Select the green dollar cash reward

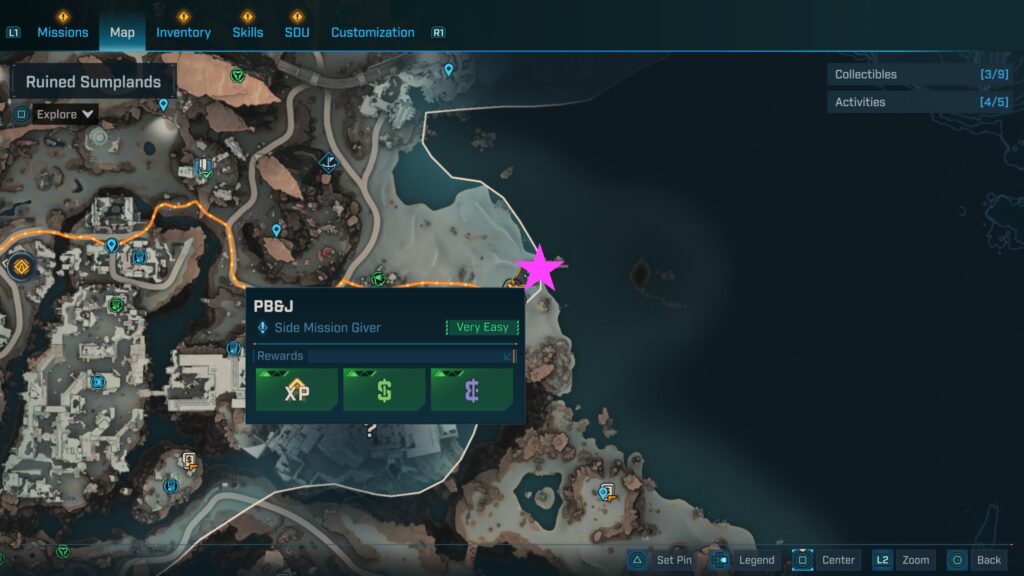pos(384,390)
